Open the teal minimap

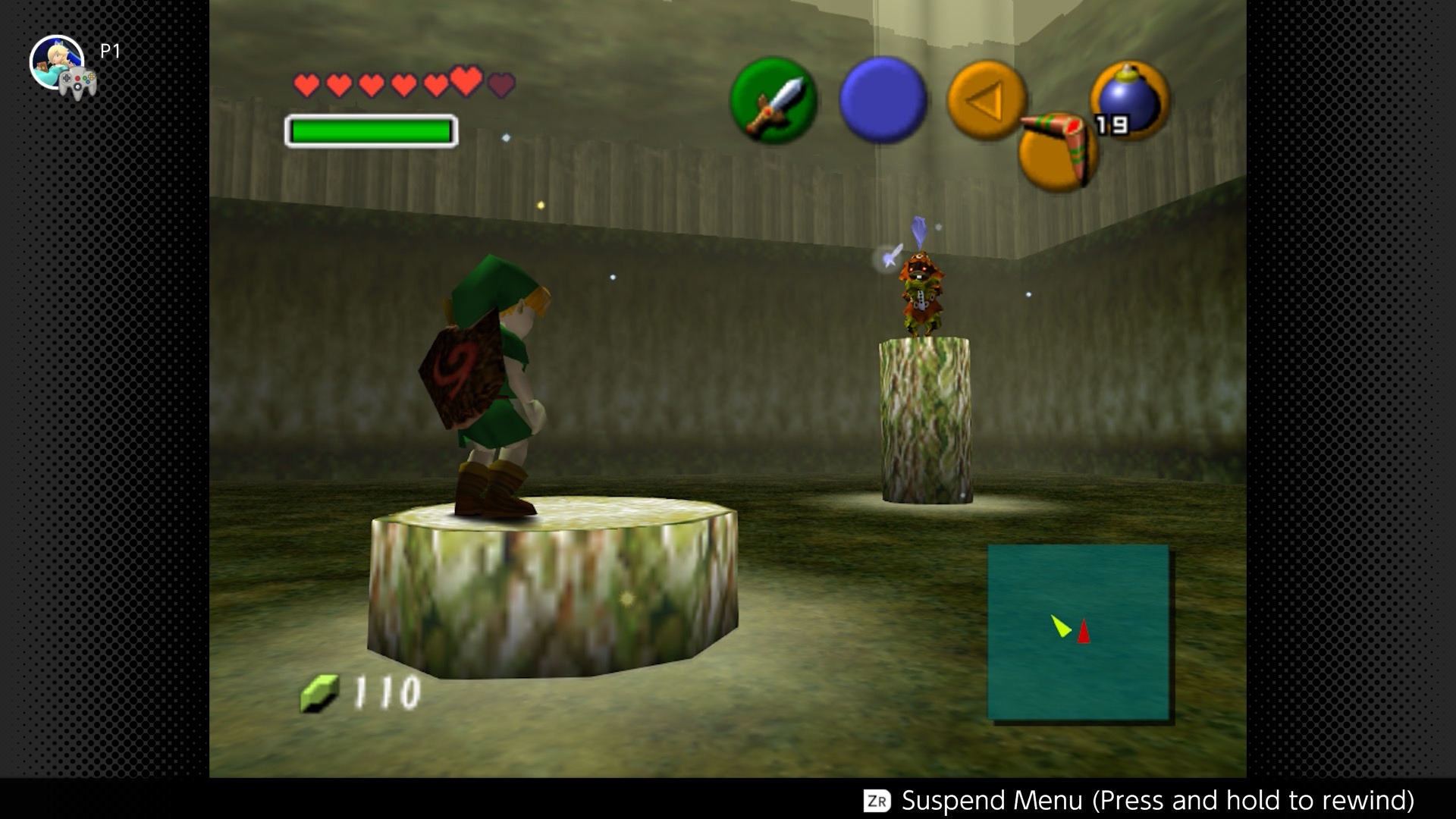point(1078,632)
